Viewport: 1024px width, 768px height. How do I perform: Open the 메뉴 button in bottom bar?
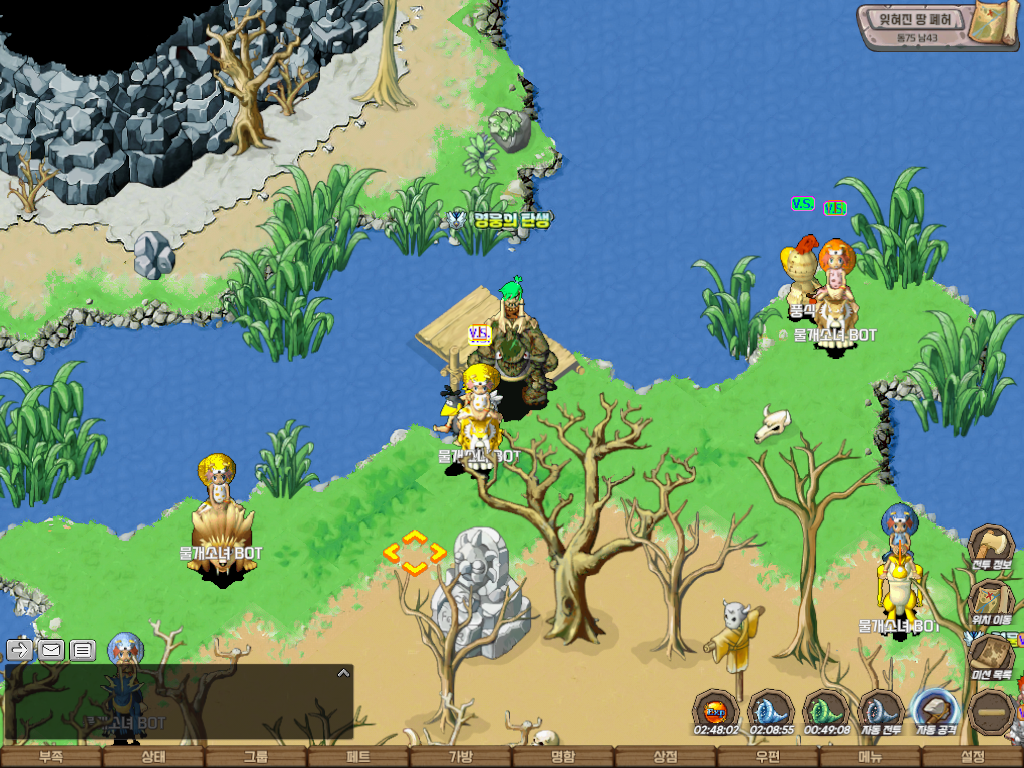coord(870,757)
